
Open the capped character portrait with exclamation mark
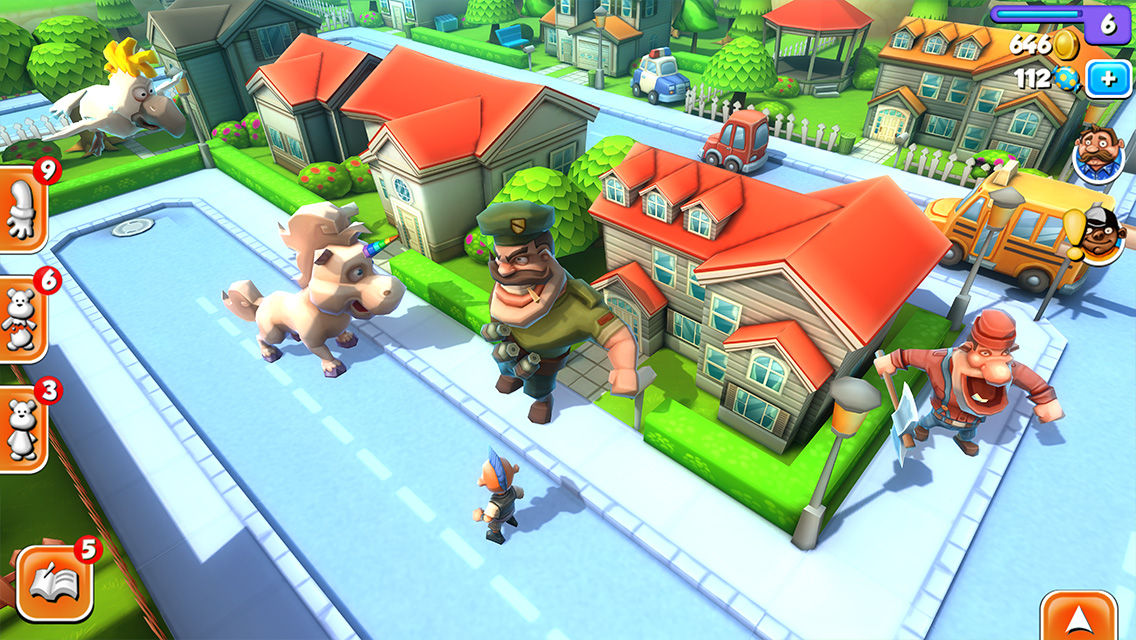(x=1103, y=237)
